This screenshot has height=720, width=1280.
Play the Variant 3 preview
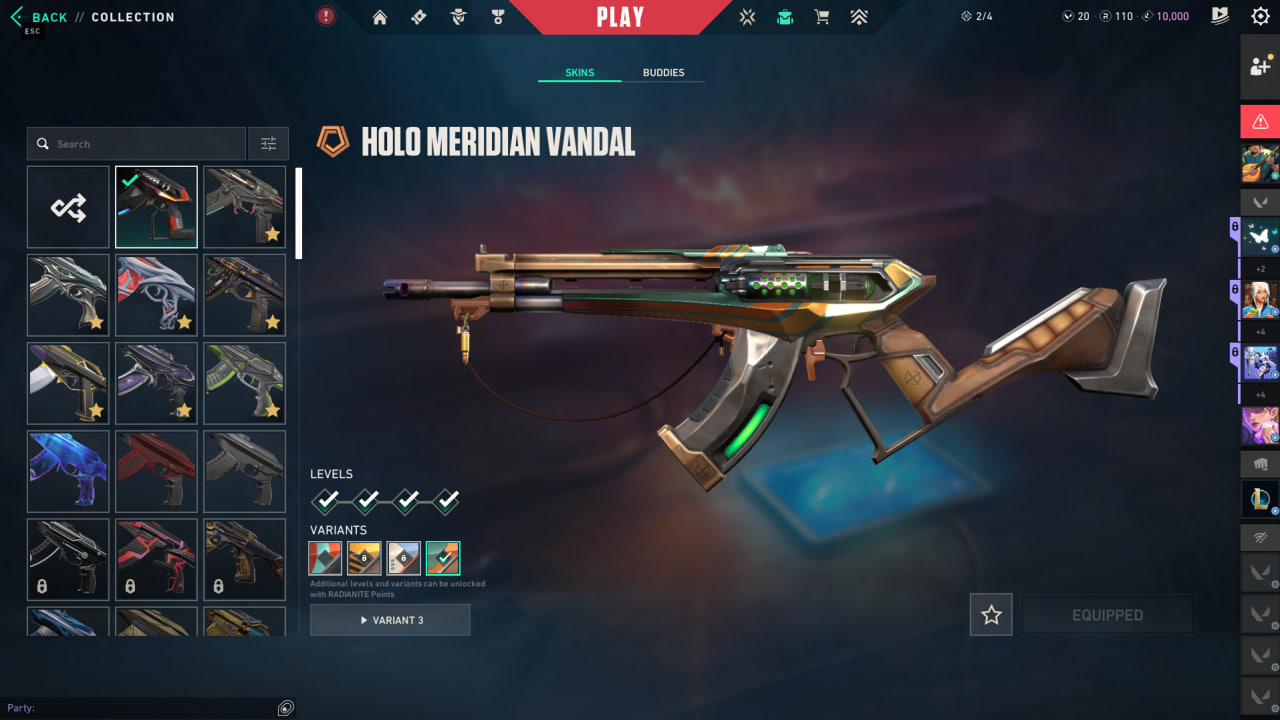coord(390,620)
